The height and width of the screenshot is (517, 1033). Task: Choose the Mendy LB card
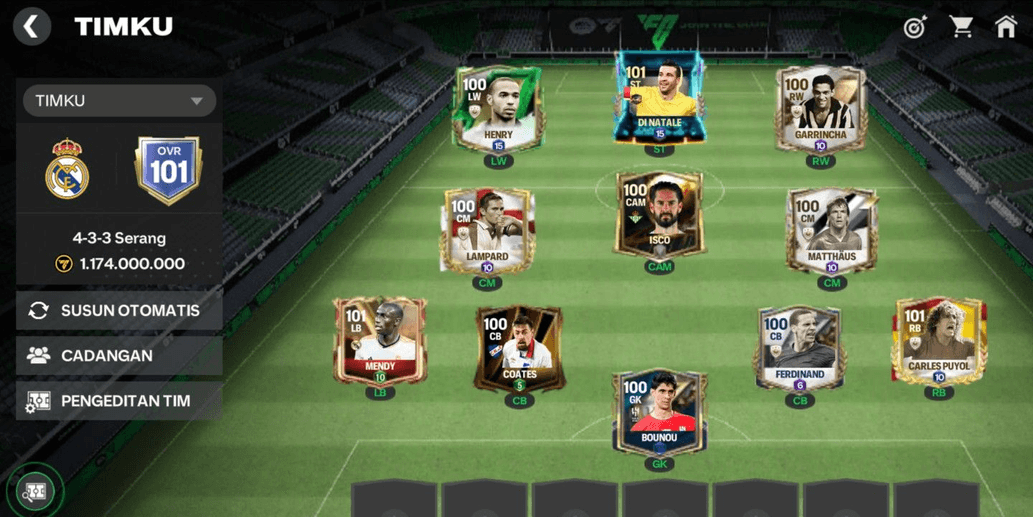(x=380, y=340)
